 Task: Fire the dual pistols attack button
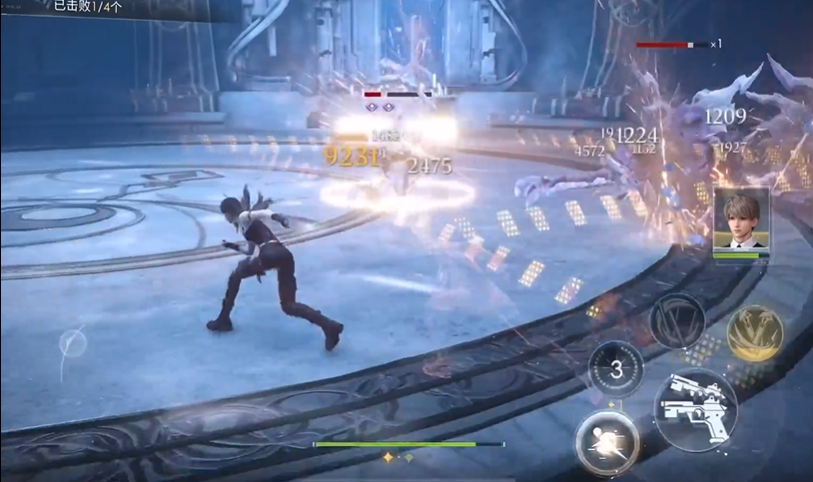coord(696,408)
